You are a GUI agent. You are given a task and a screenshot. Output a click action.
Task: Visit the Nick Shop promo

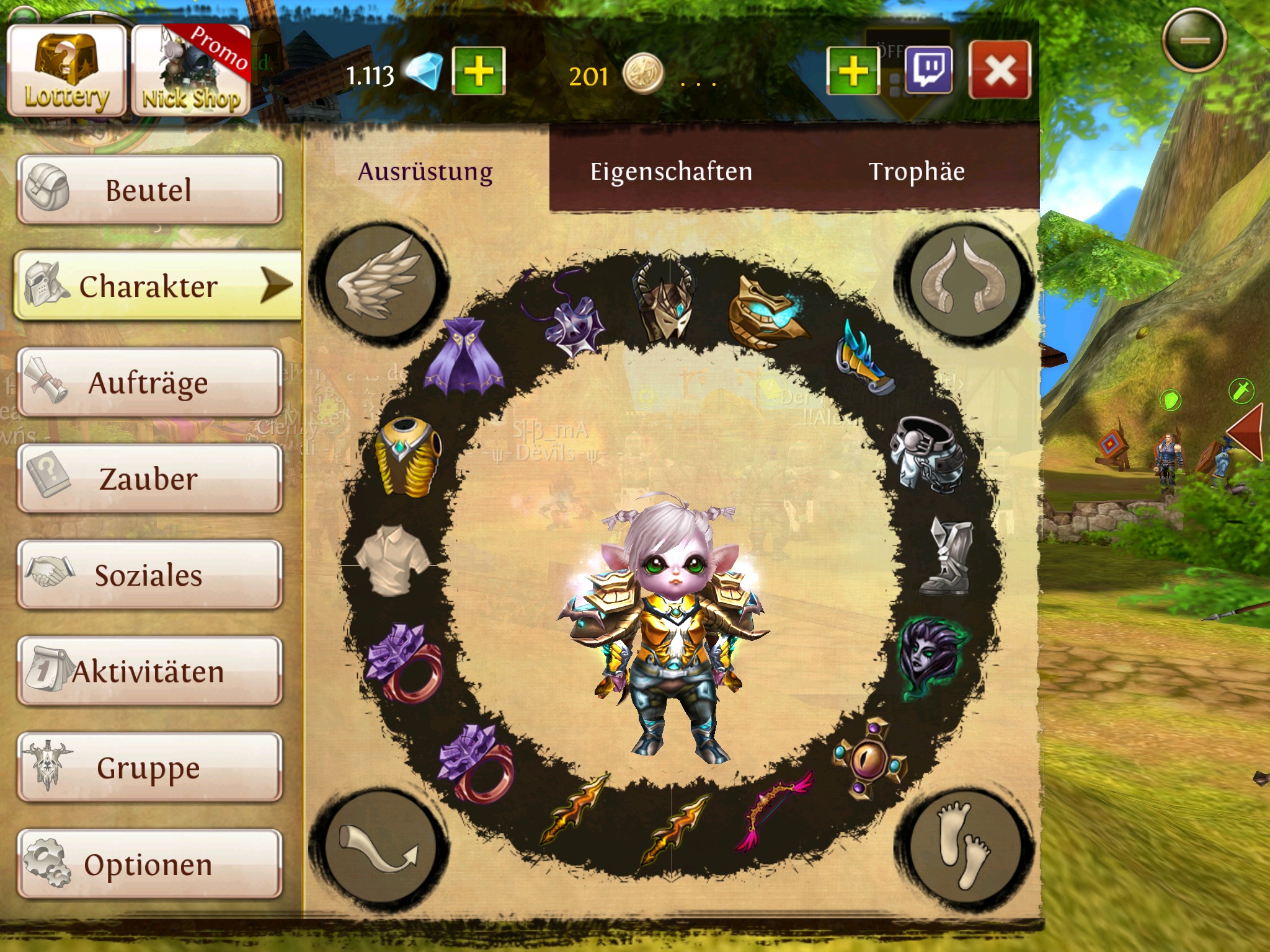tap(191, 71)
